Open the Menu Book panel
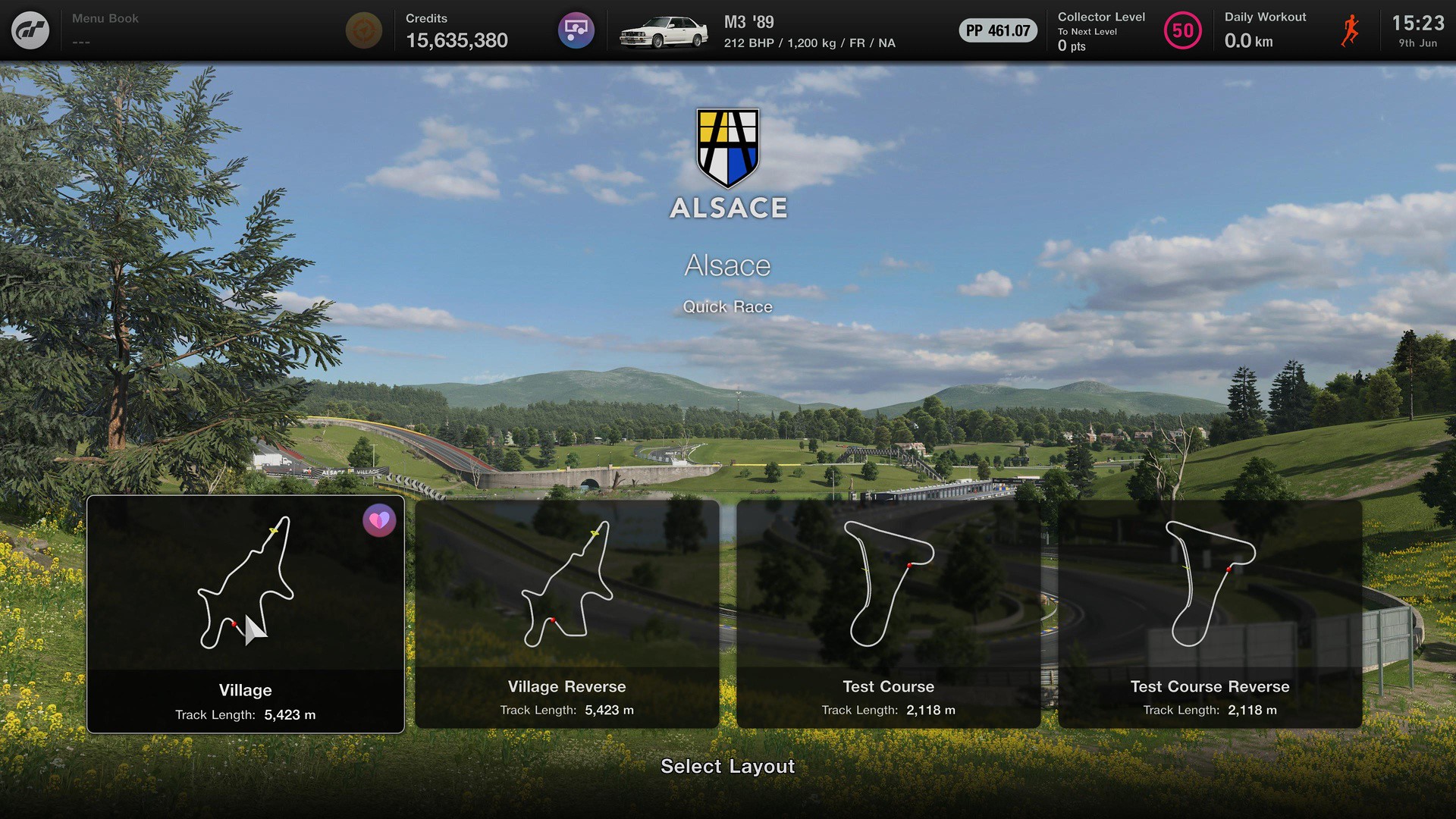The width and height of the screenshot is (1456, 819). coord(105,29)
